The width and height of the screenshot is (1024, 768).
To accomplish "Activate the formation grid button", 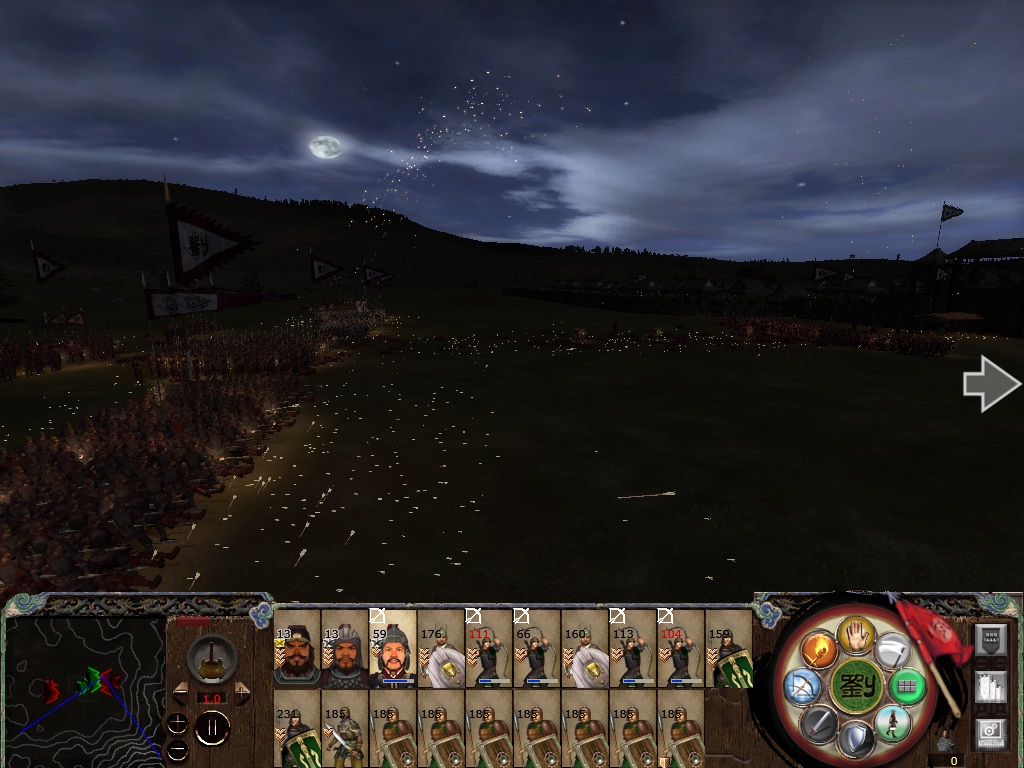I will [906, 686].
